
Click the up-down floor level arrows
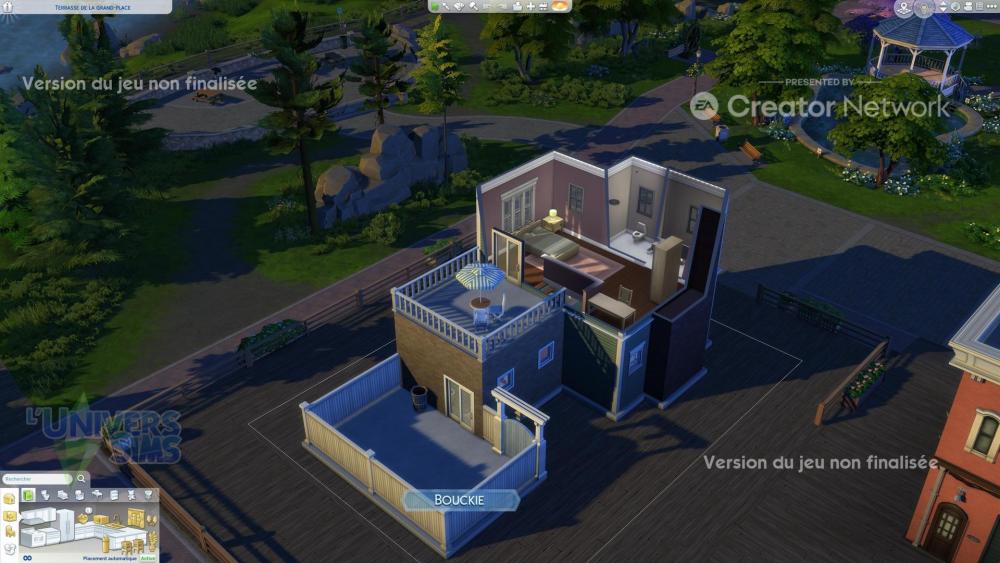tap(943, 7)
